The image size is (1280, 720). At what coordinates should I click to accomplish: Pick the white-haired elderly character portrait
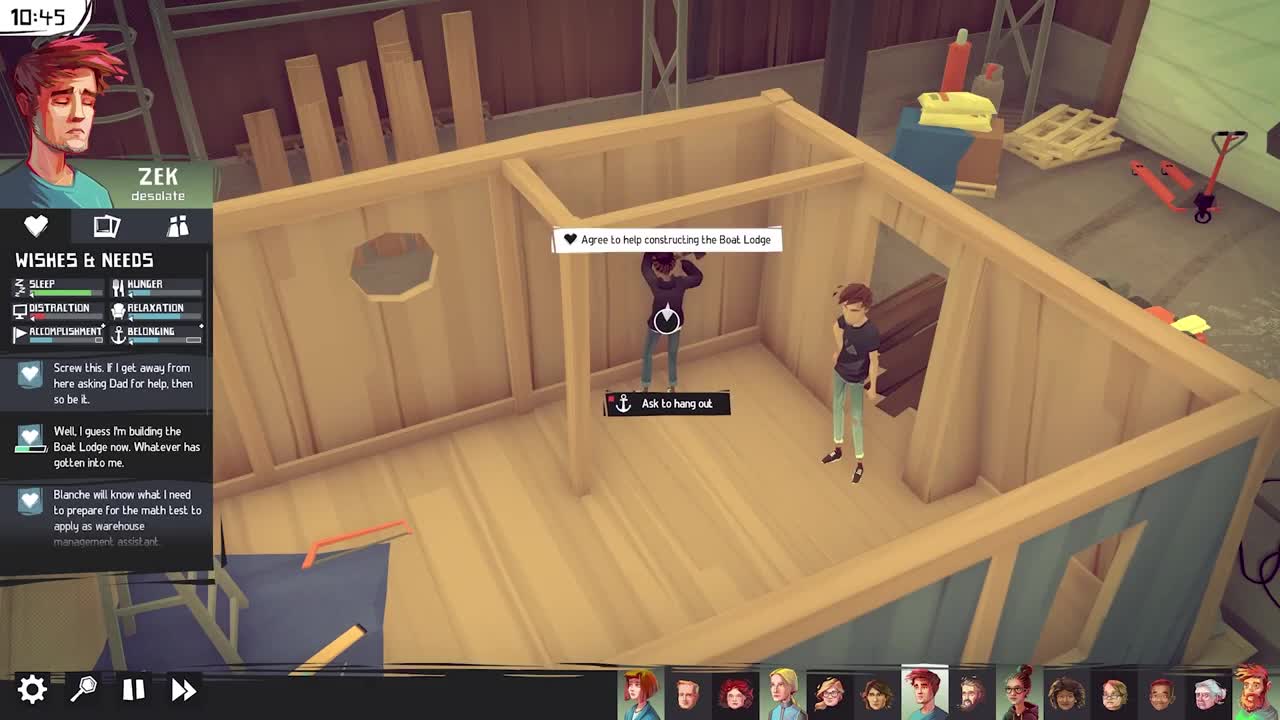click(1207, 693)
